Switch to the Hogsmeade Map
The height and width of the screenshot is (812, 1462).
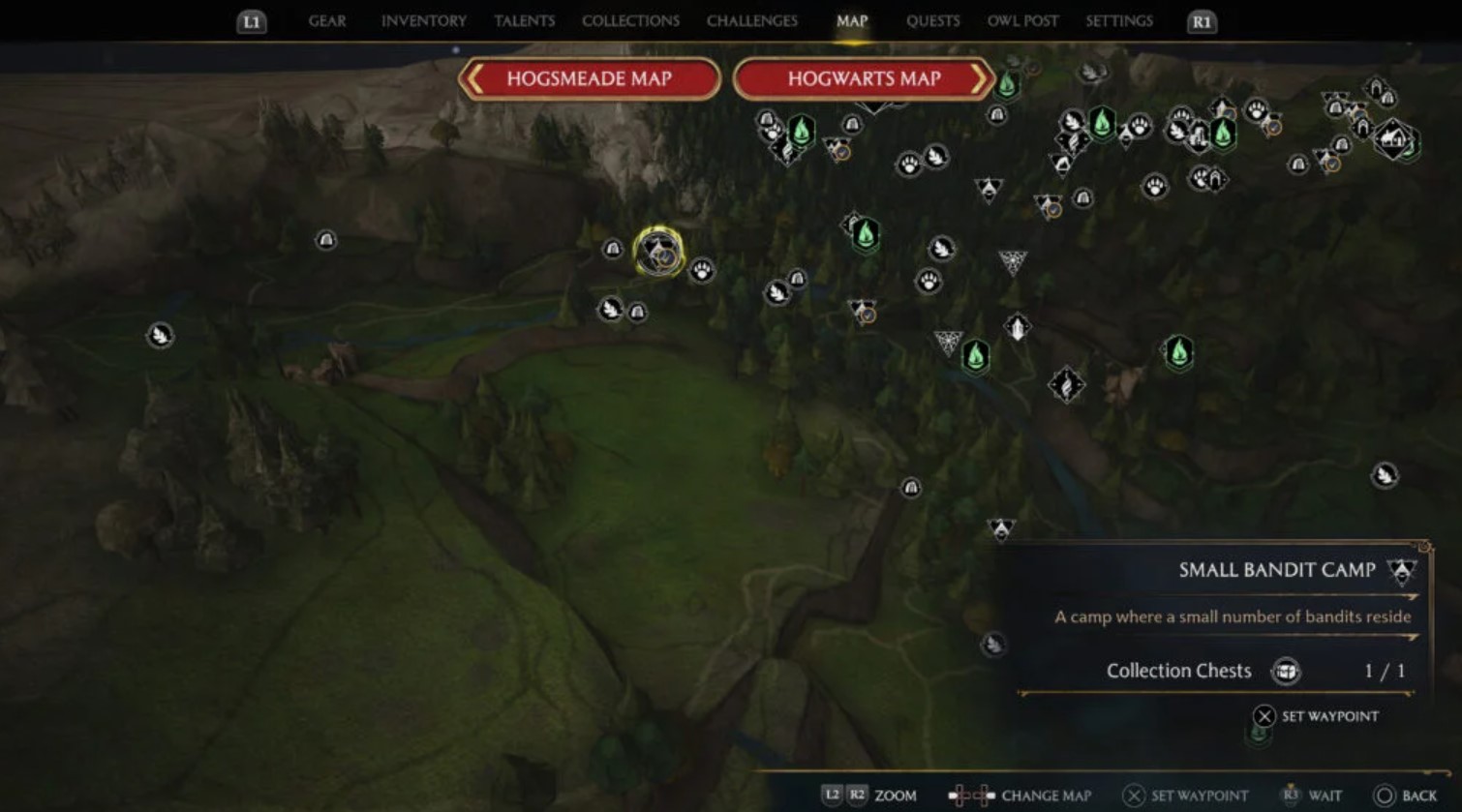point(589,79)
